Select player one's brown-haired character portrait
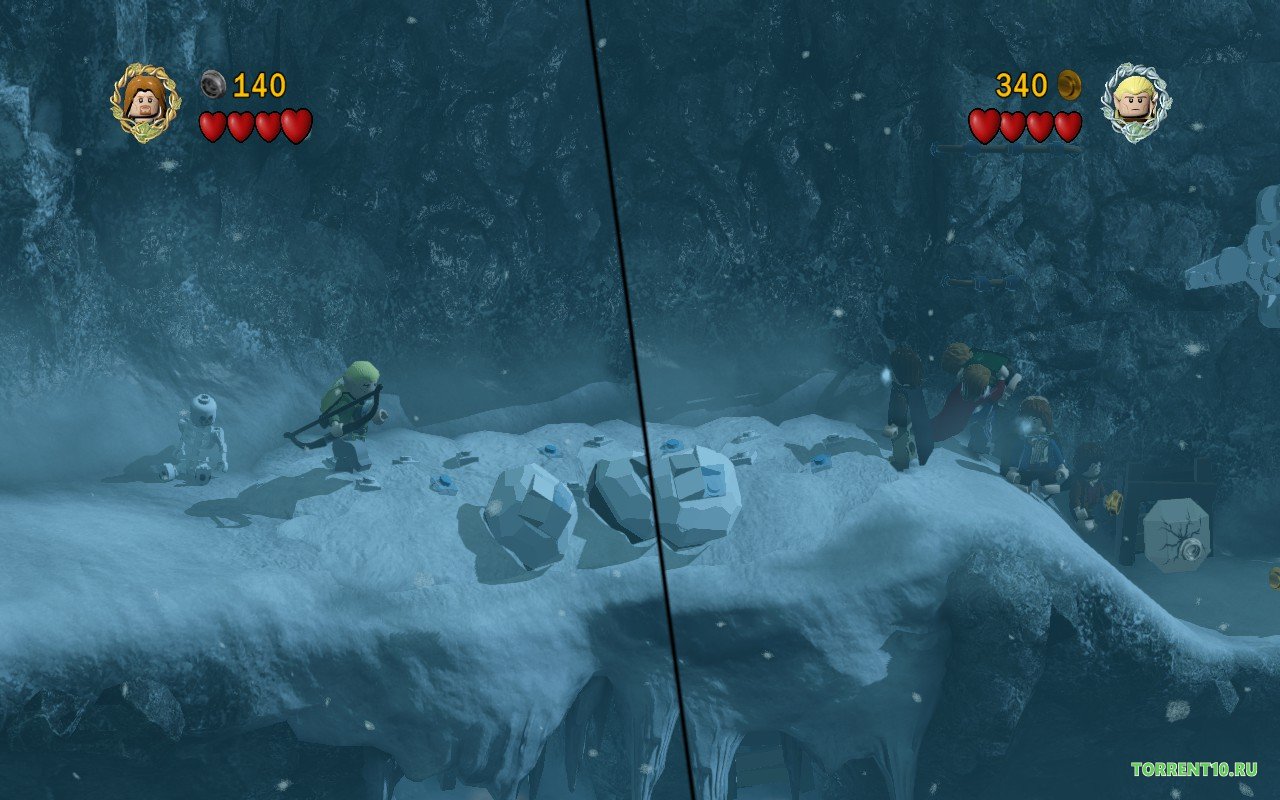Image resolution: width=1280 pixels, height=800 pixels. [145, 102]
